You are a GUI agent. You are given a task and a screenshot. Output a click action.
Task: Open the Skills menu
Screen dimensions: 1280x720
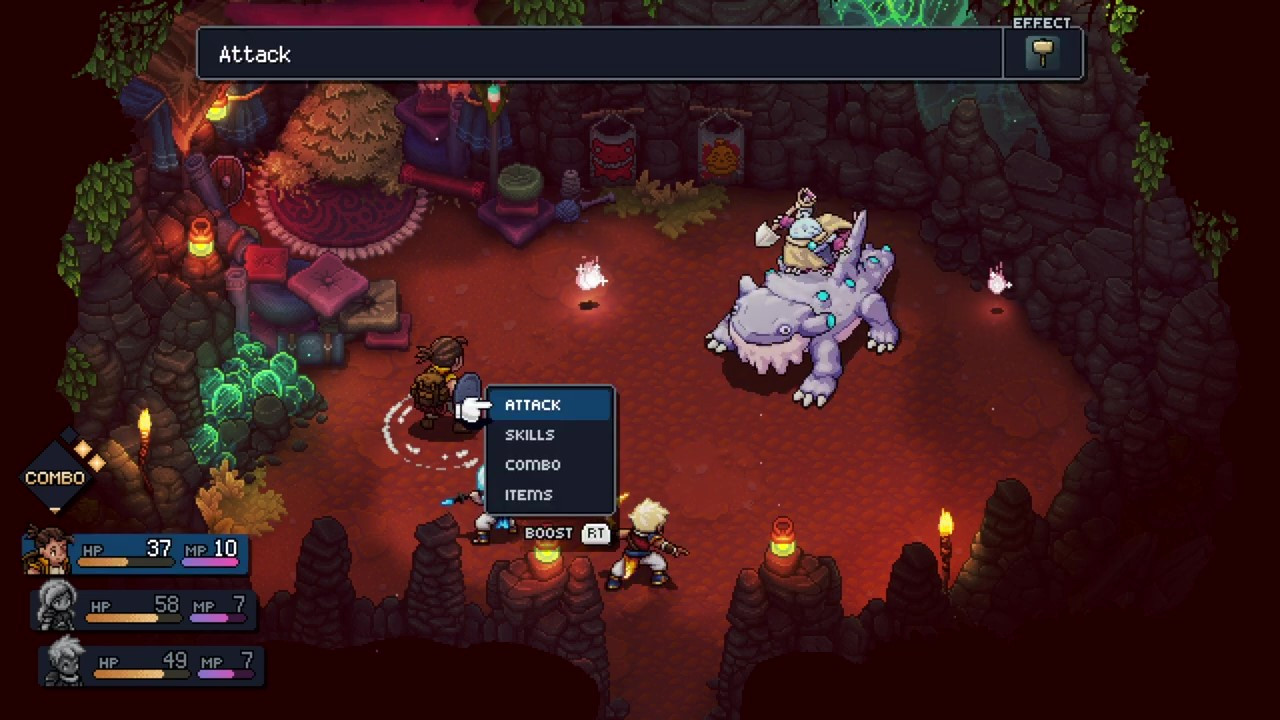[x=530, y=435]
